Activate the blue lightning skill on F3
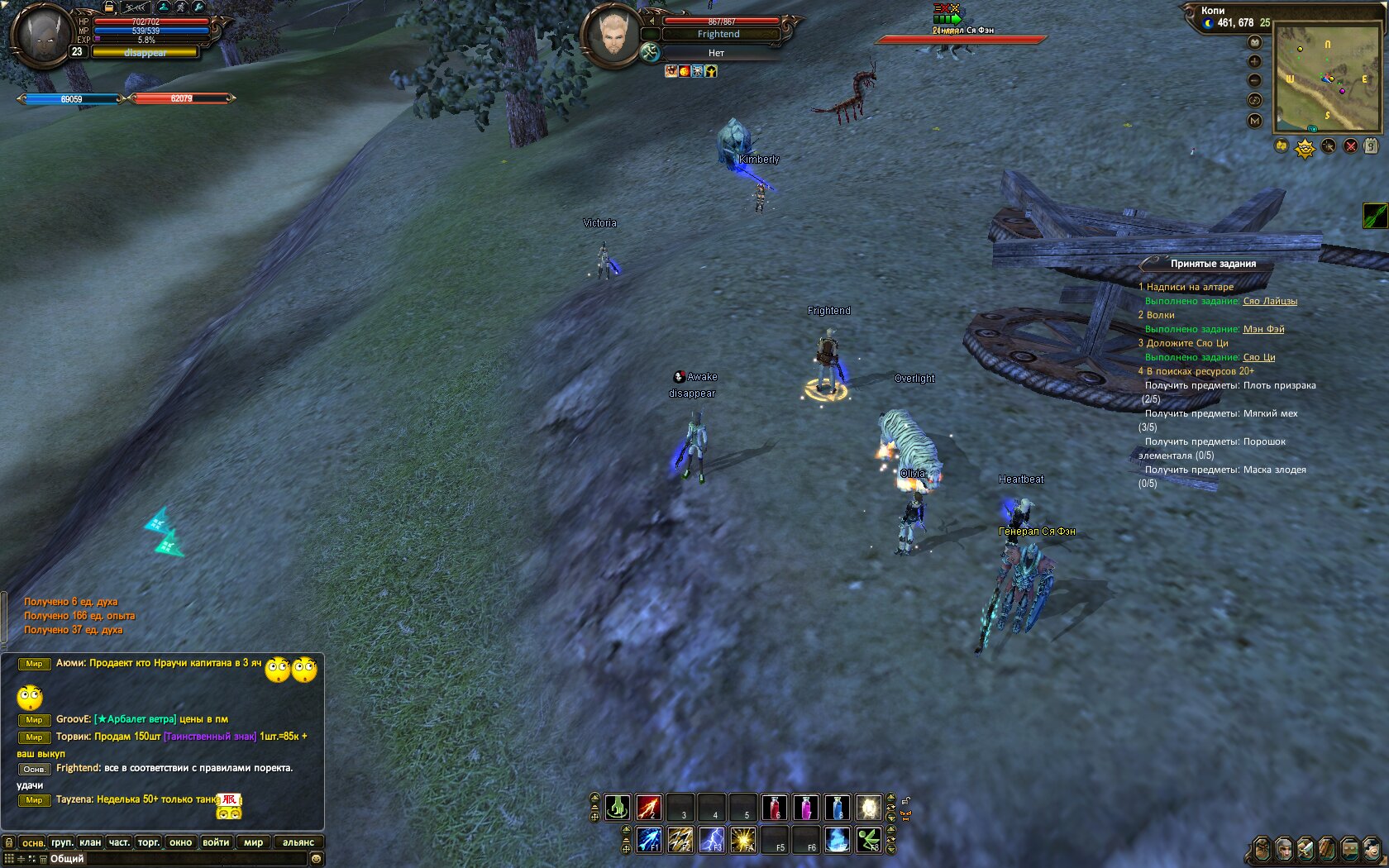This screenshot has height=868, width=1389. point(712,840)
